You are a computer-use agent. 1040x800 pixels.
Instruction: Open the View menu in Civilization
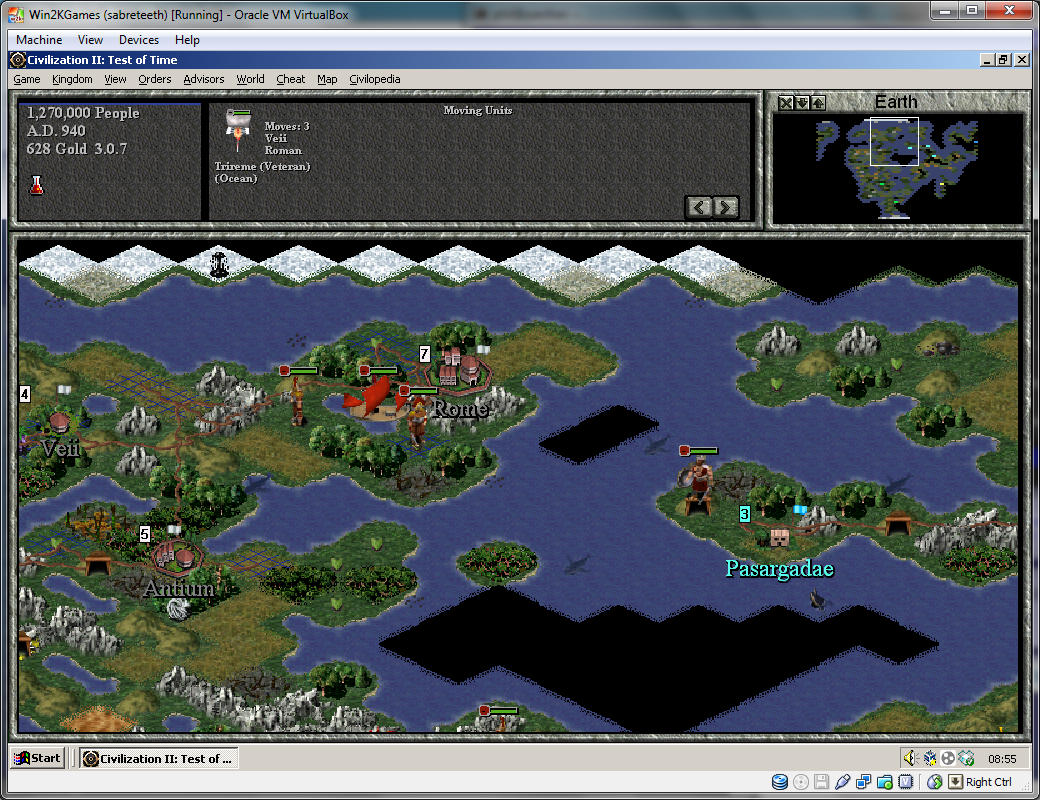pos(115,79)
